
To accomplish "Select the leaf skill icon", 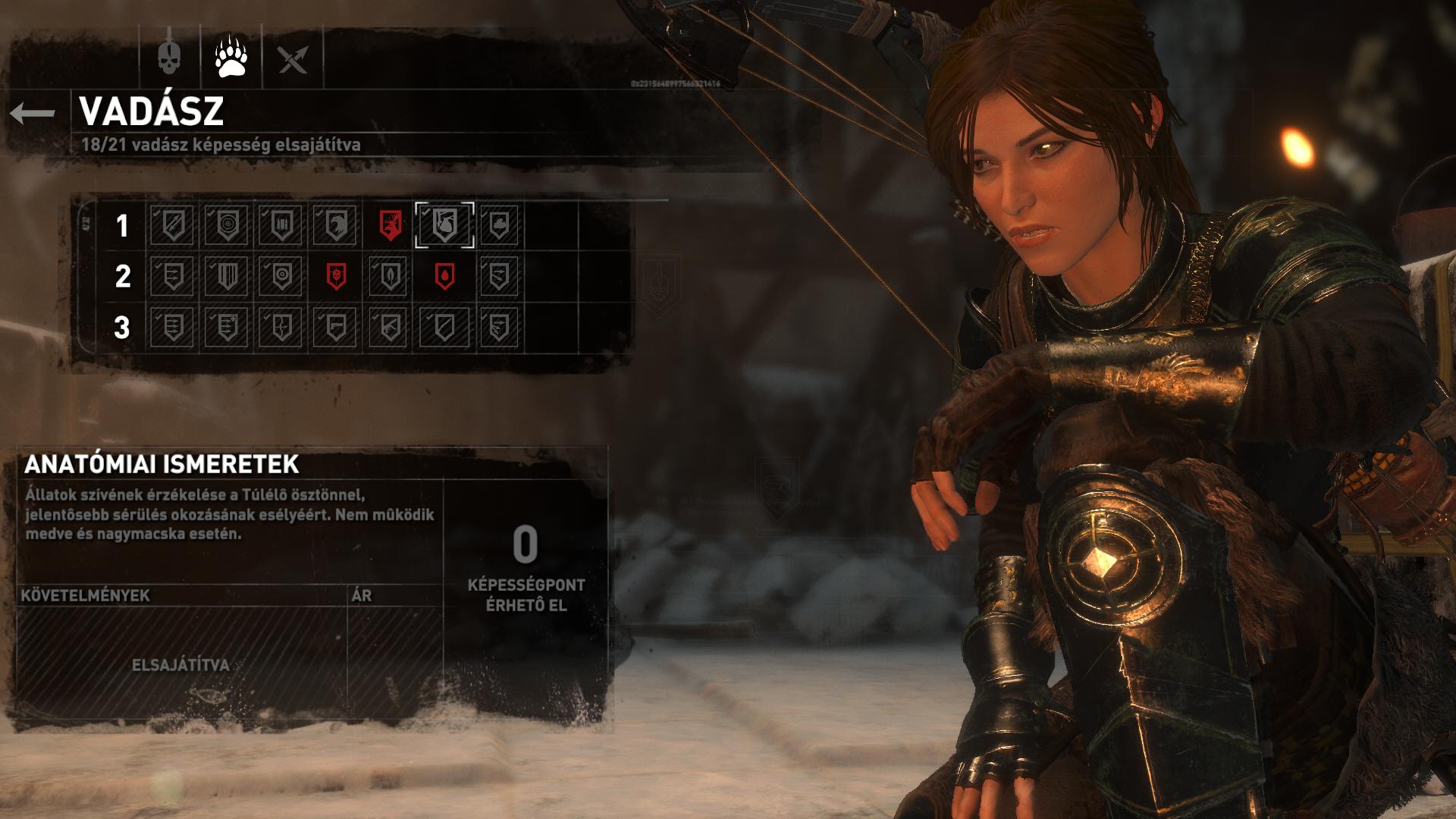I will (x=390, y=276).
